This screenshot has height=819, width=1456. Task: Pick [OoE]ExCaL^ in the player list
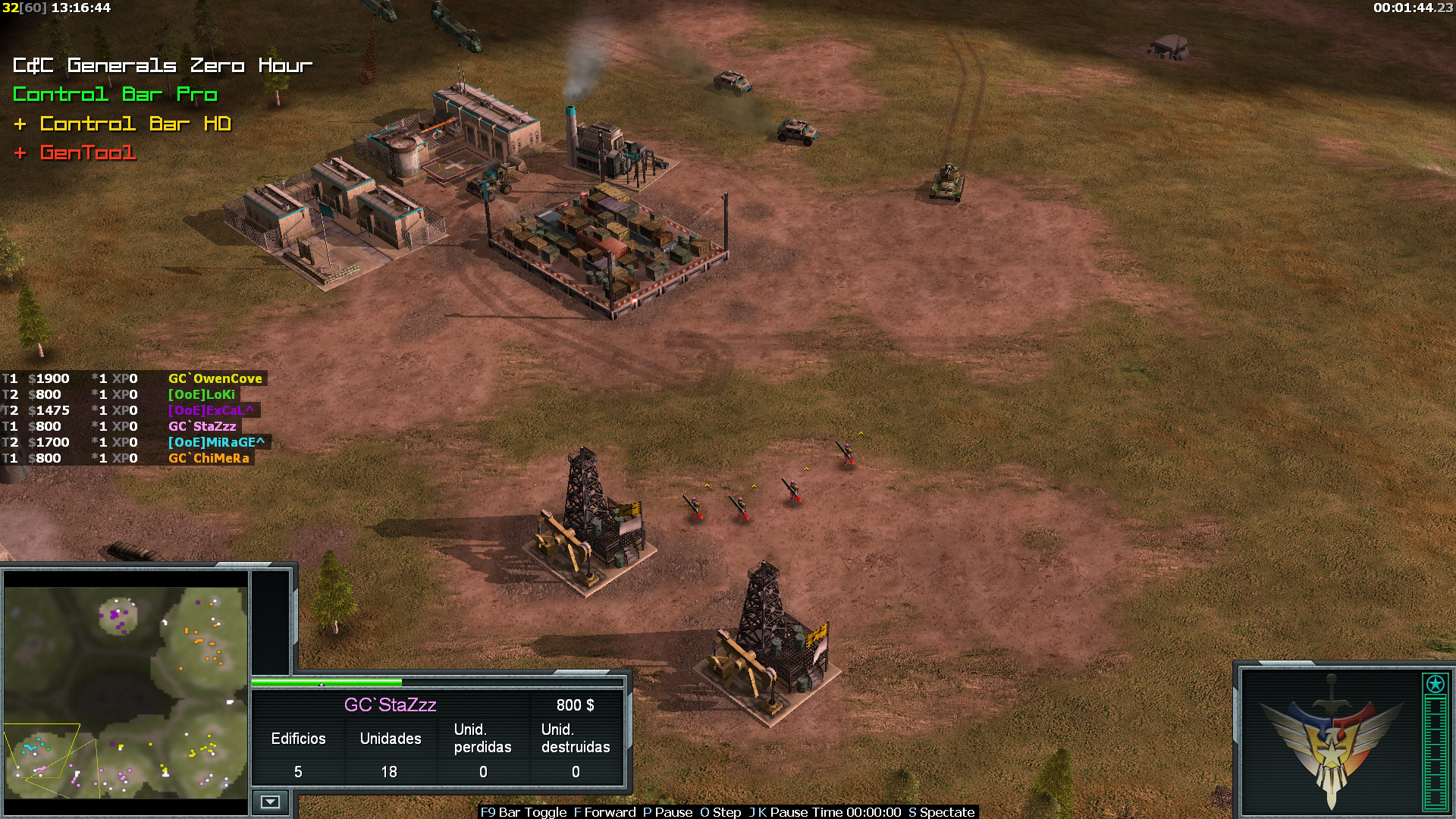point(212,410)
